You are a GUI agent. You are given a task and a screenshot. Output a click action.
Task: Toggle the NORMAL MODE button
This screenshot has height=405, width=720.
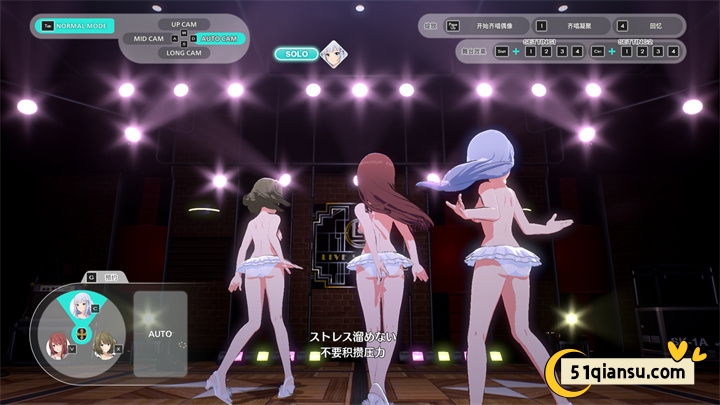pos(78,25)
